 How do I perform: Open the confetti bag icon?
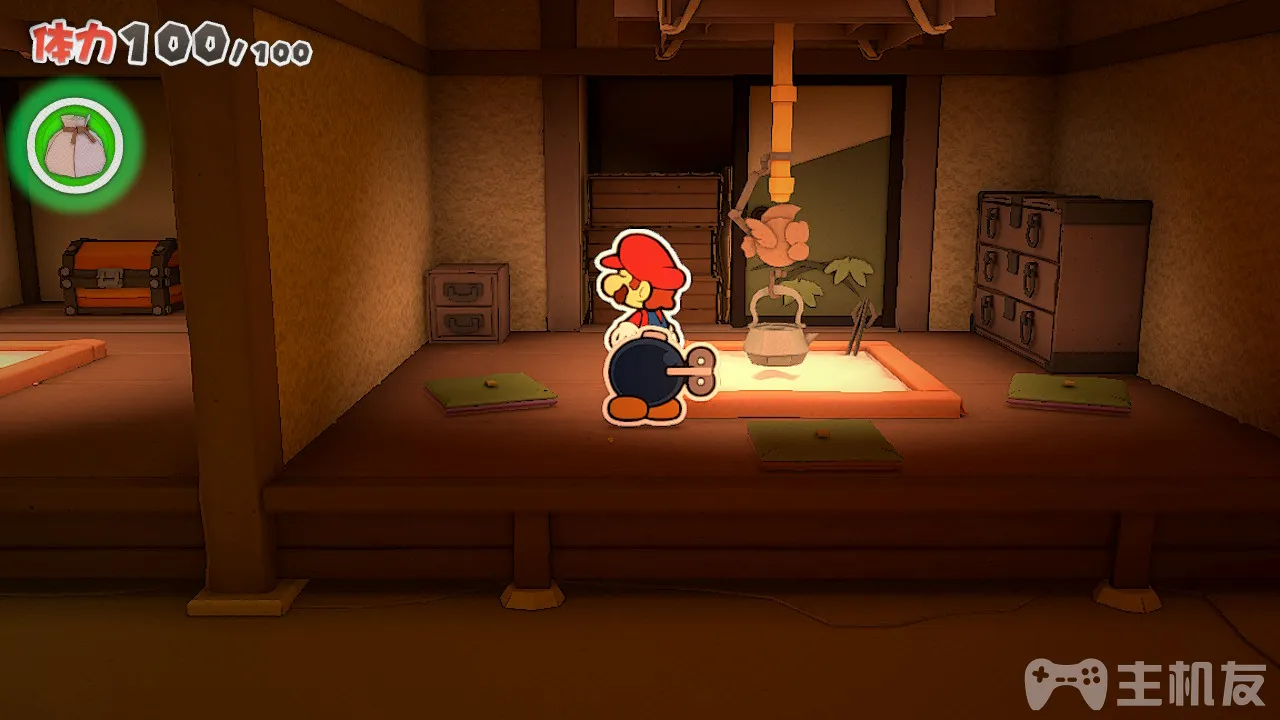point(75,147)
